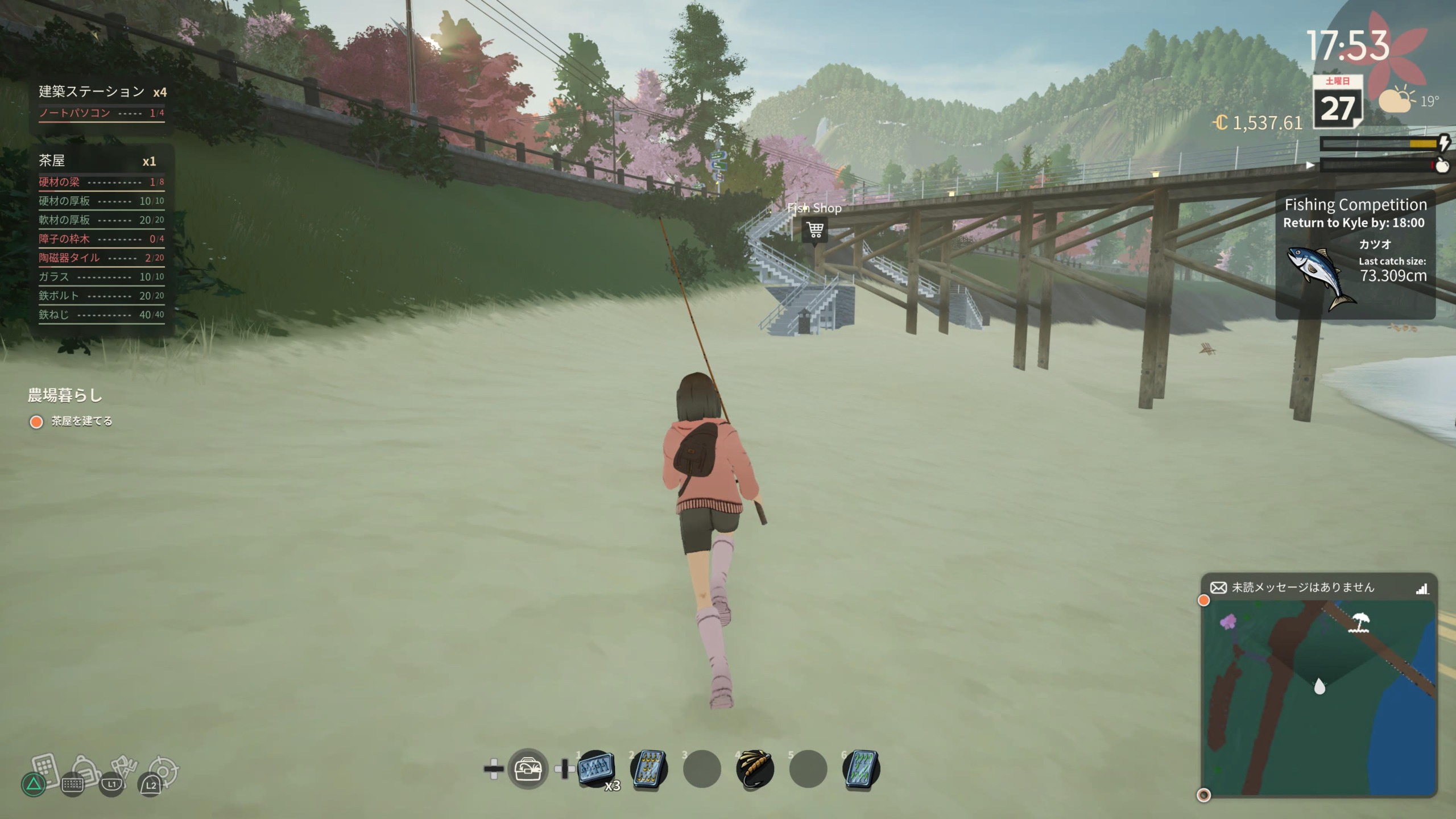Open the 茶屋を建てる quest objective

pyautogui.click(x=81, y=421)
